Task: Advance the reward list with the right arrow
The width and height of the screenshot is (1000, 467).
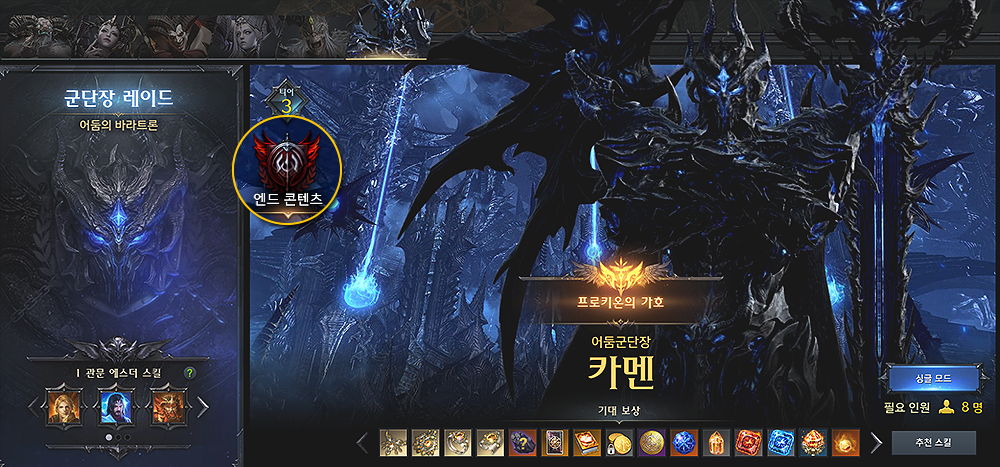Action: pos(877,442)
